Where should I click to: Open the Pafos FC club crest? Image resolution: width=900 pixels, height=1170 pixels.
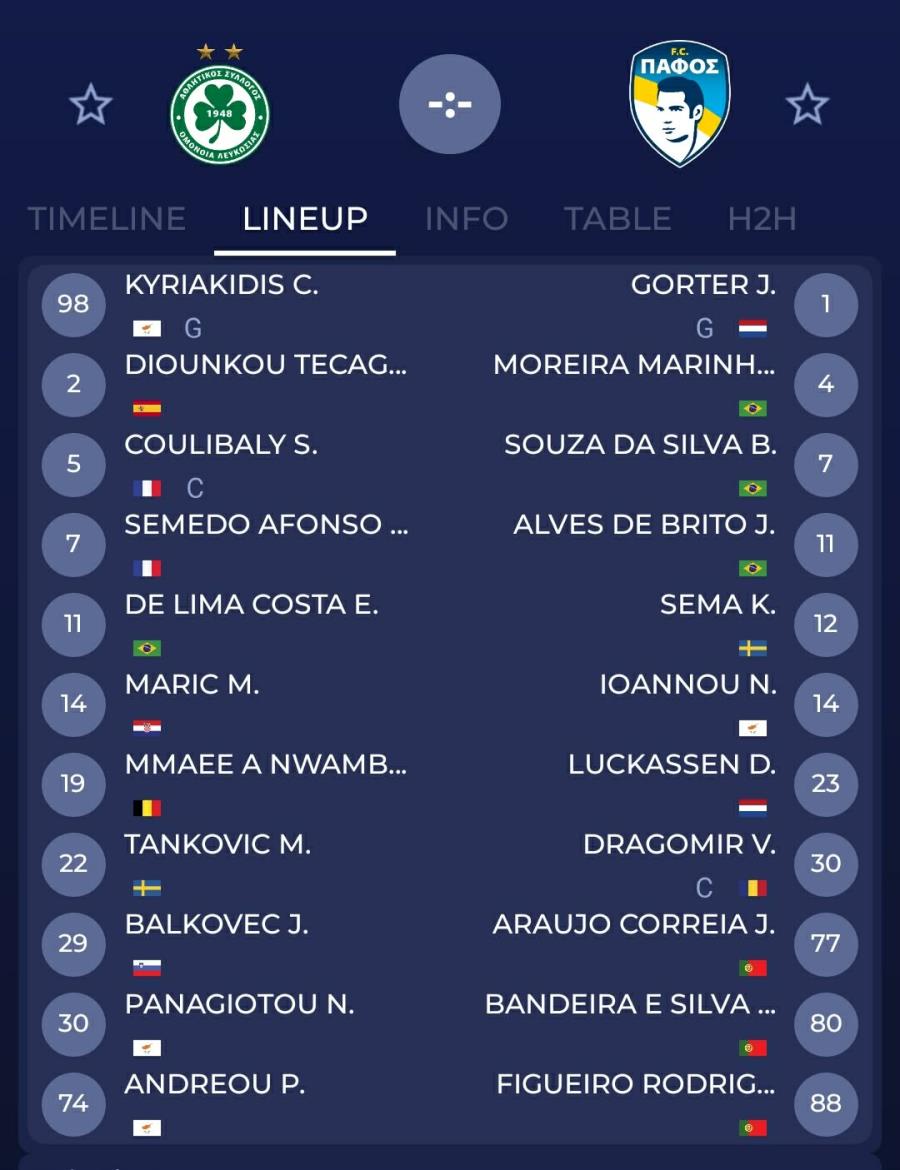point(680,104)
